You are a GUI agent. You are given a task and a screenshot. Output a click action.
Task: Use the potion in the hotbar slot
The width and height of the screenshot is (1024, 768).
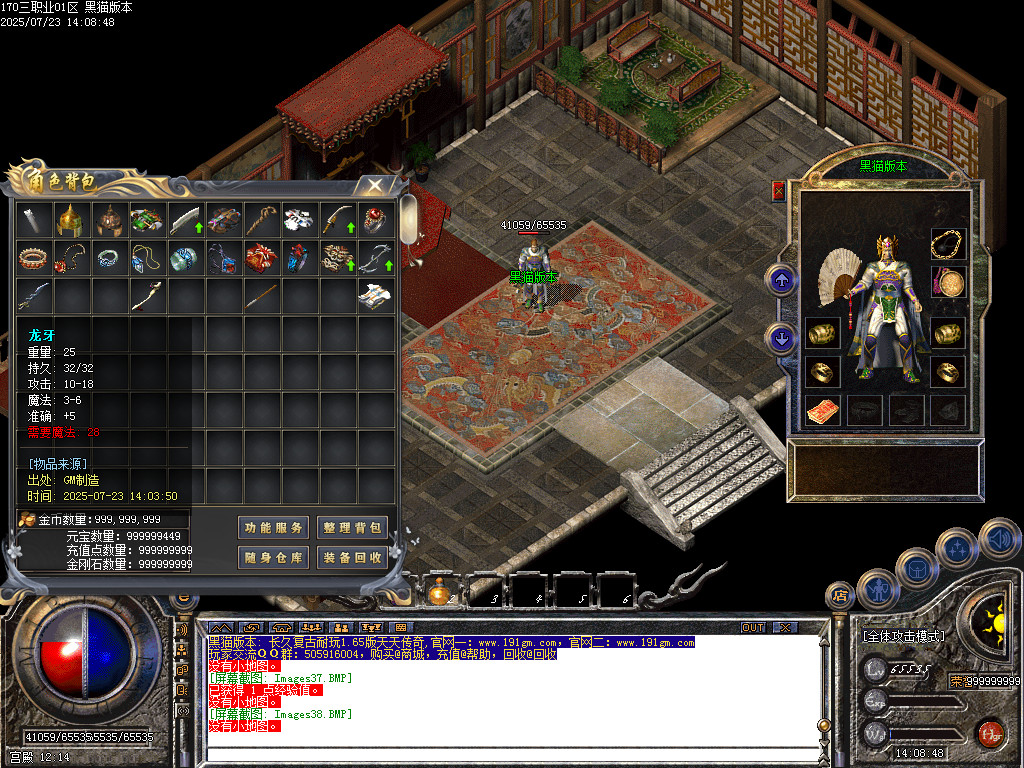(x=439, y=594)
